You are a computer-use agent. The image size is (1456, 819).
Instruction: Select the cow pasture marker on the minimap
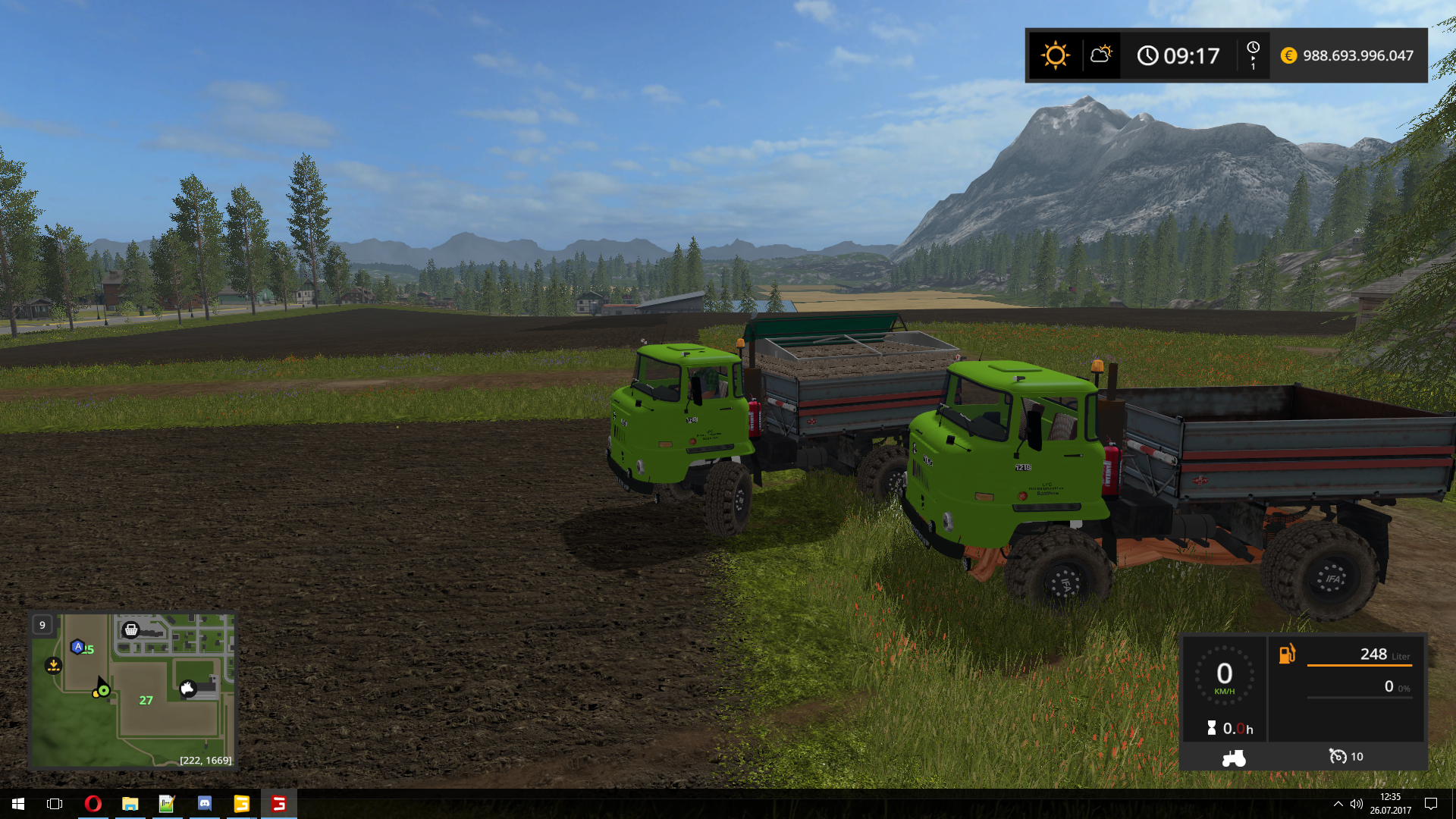[x=187, y=688]
